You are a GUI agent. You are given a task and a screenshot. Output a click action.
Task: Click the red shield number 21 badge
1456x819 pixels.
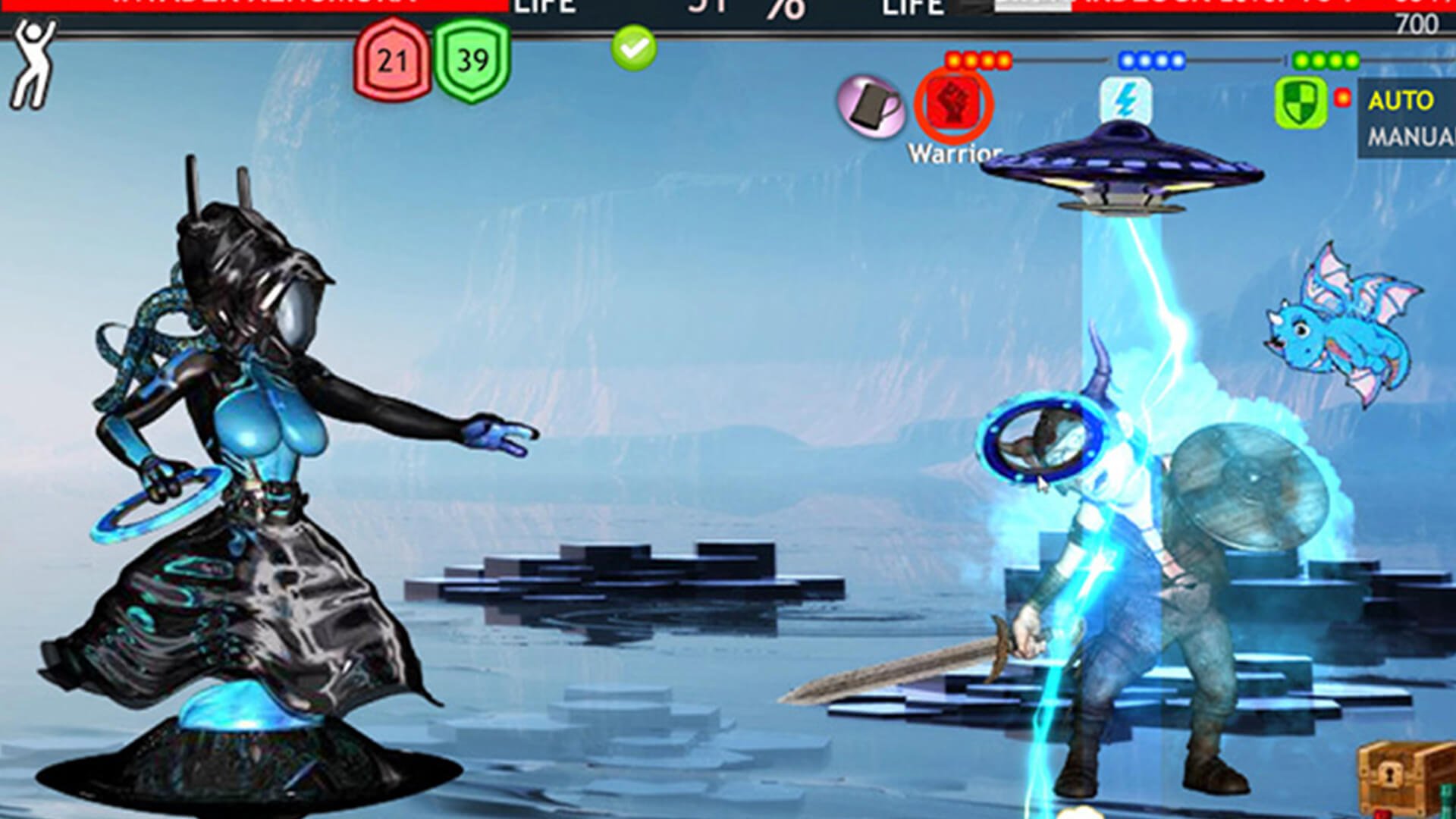392,61
